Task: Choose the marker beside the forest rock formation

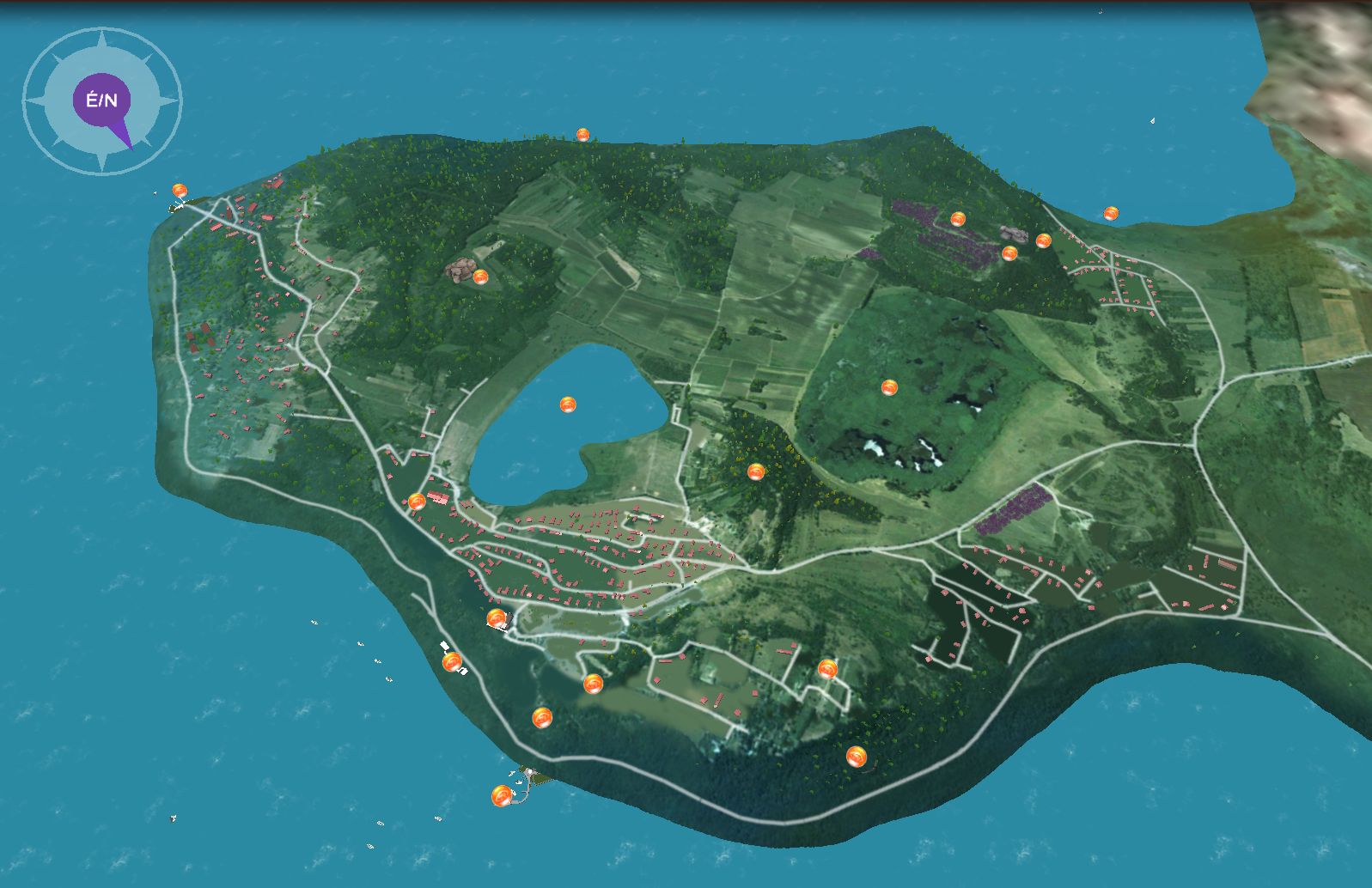Action: click(480, 277)
